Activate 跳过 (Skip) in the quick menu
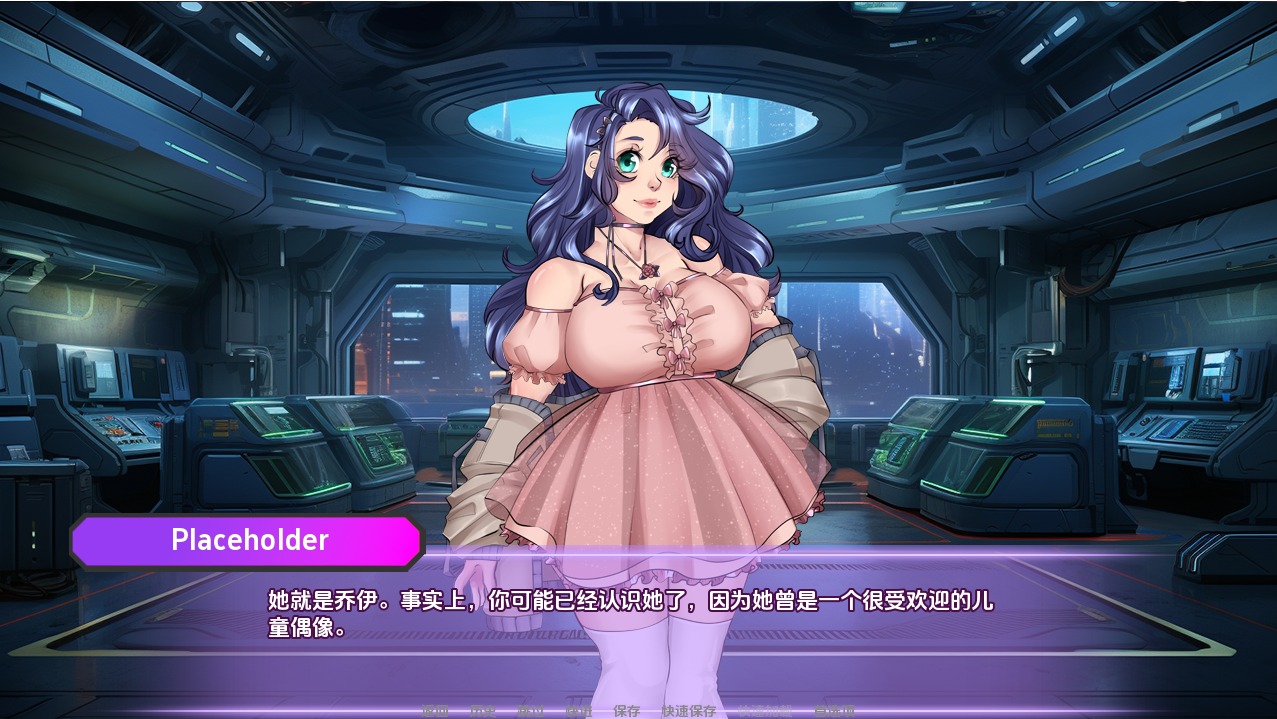The height and width of the screenshot is (719, 1277). click(531, 711)
